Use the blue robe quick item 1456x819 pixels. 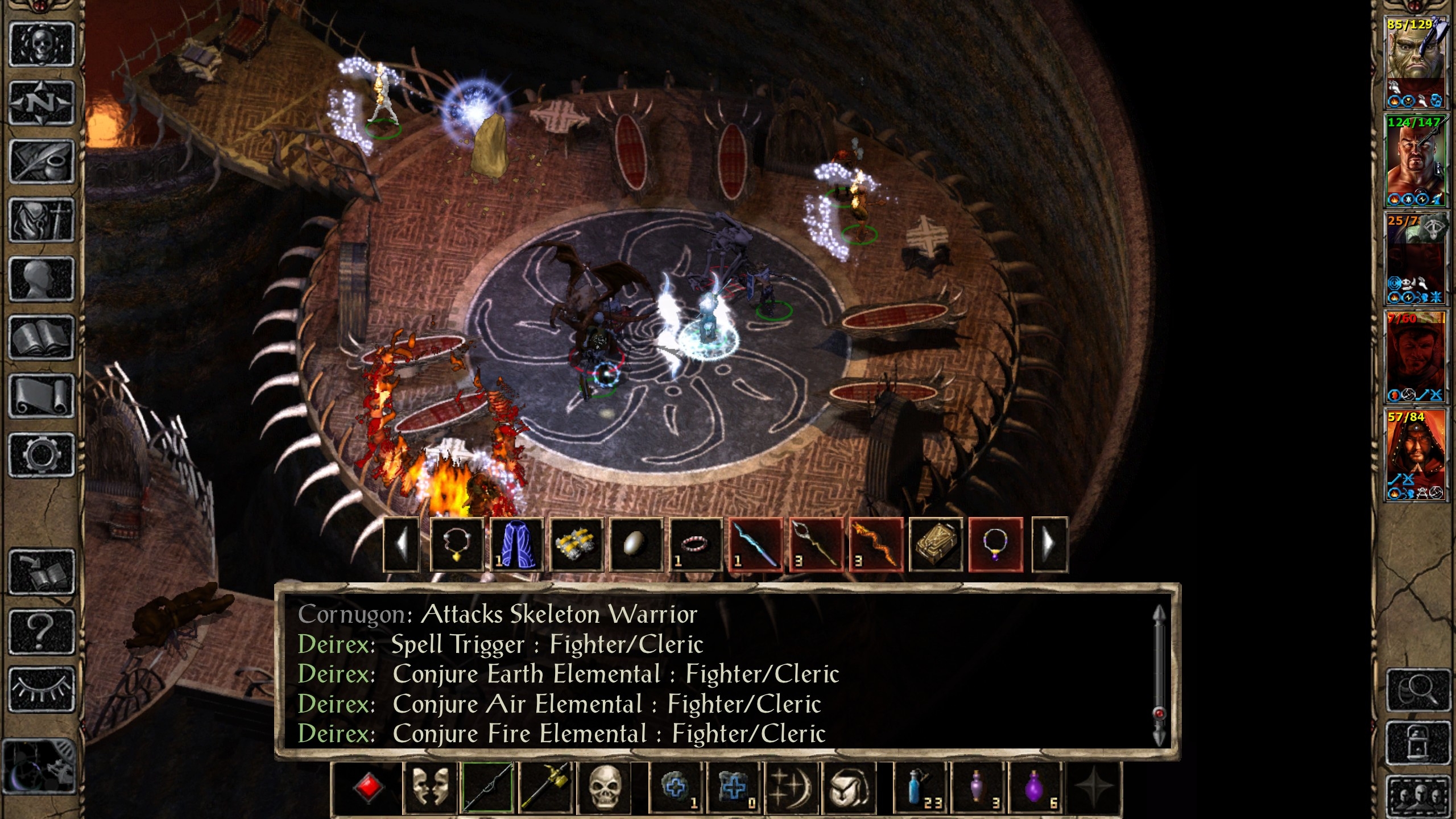click(516, 544)
